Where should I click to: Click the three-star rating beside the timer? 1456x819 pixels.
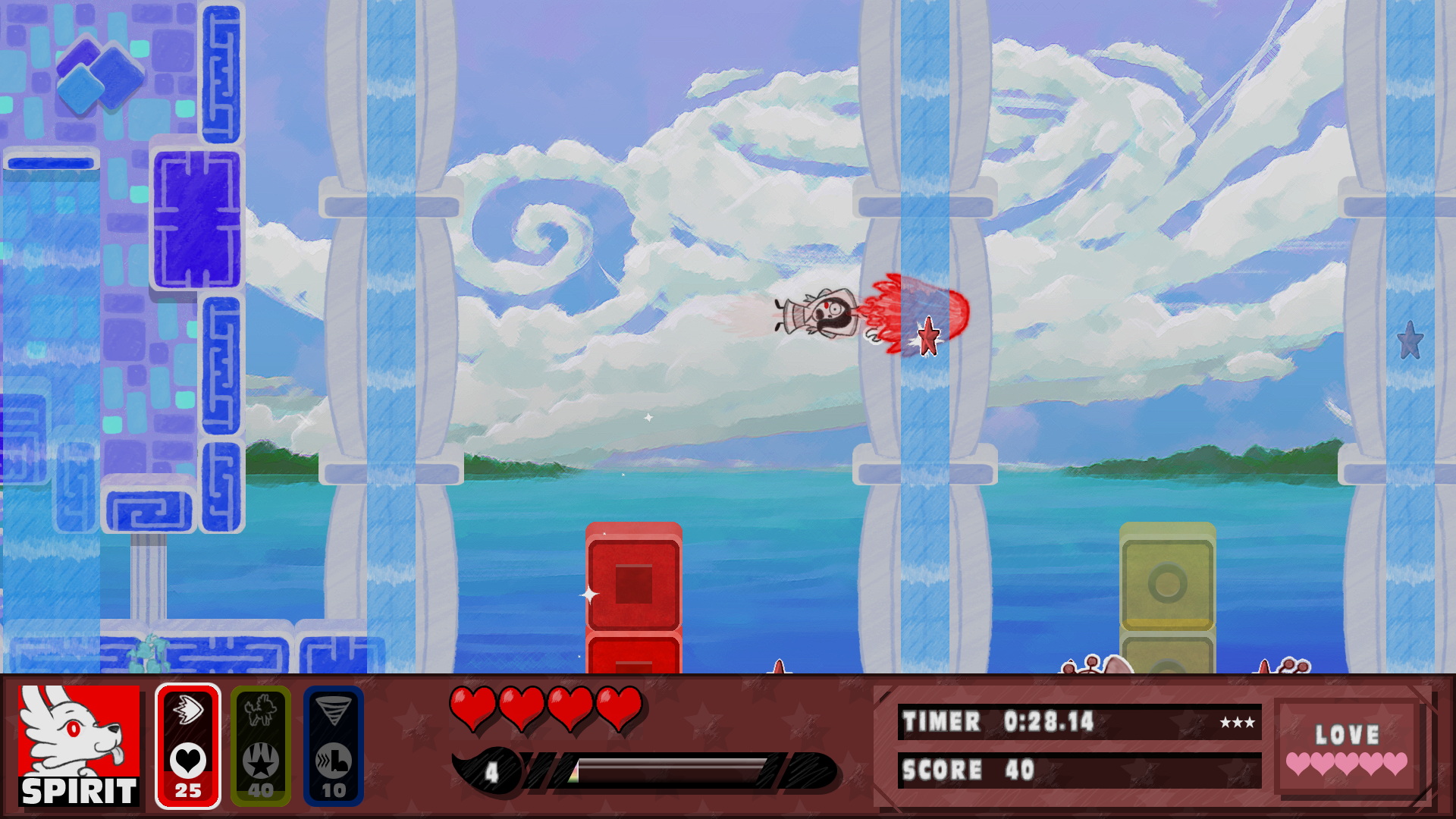click(1238, 723)
